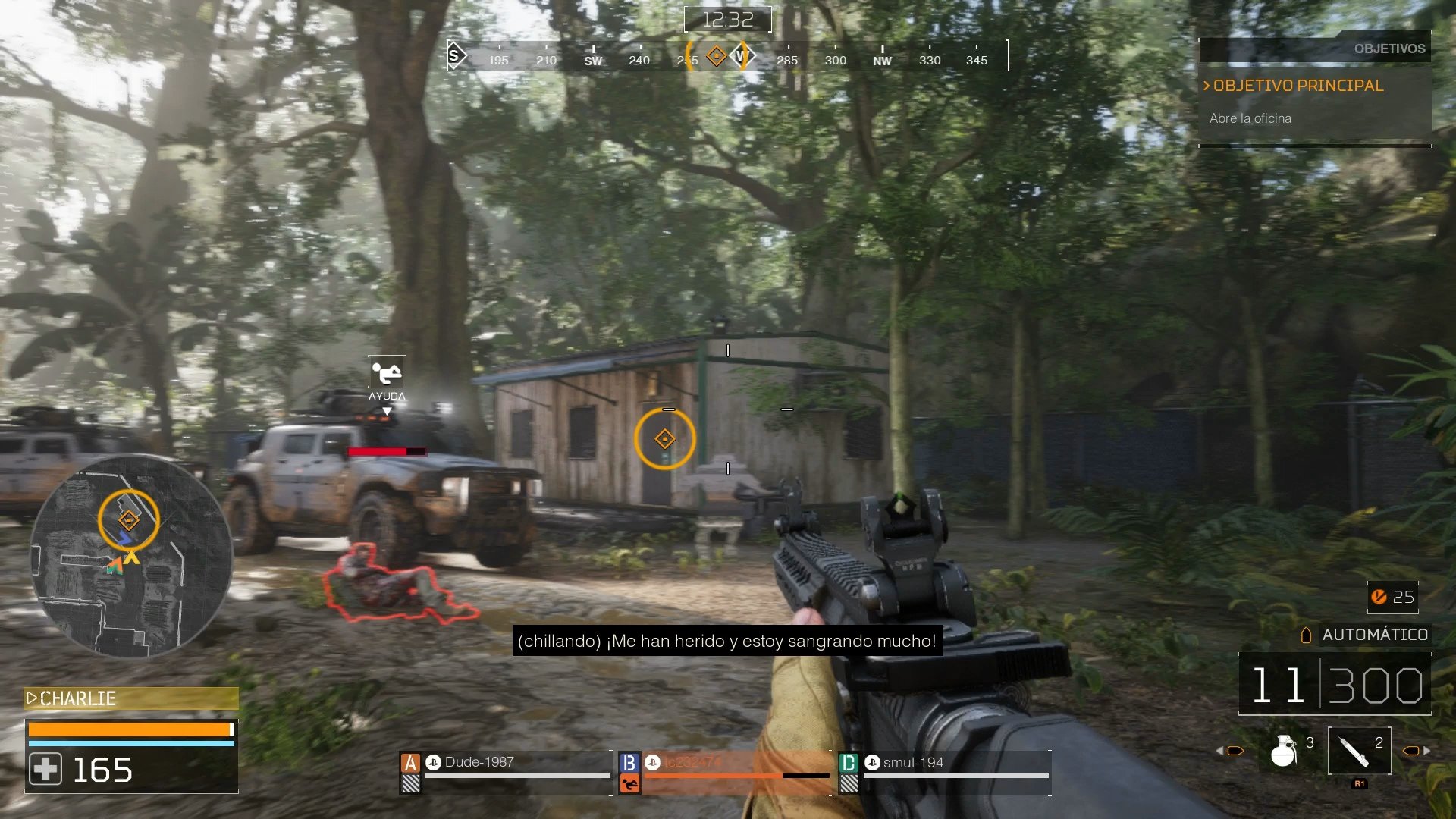Screen dimensions: 1456x819
Task: Click the orange objective marker on the compass
Action: [716, 56]
